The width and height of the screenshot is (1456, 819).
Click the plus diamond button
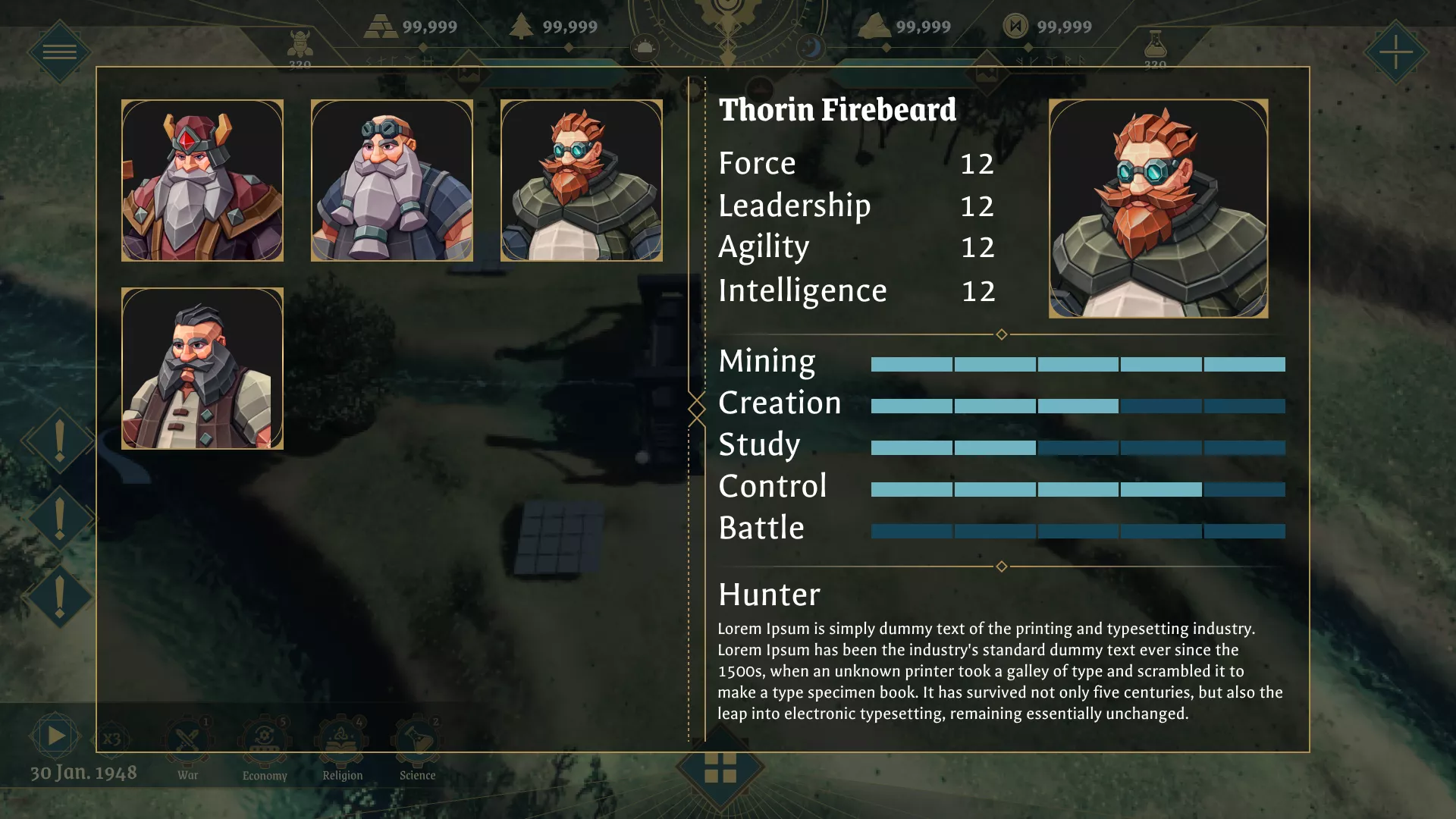1395,52
